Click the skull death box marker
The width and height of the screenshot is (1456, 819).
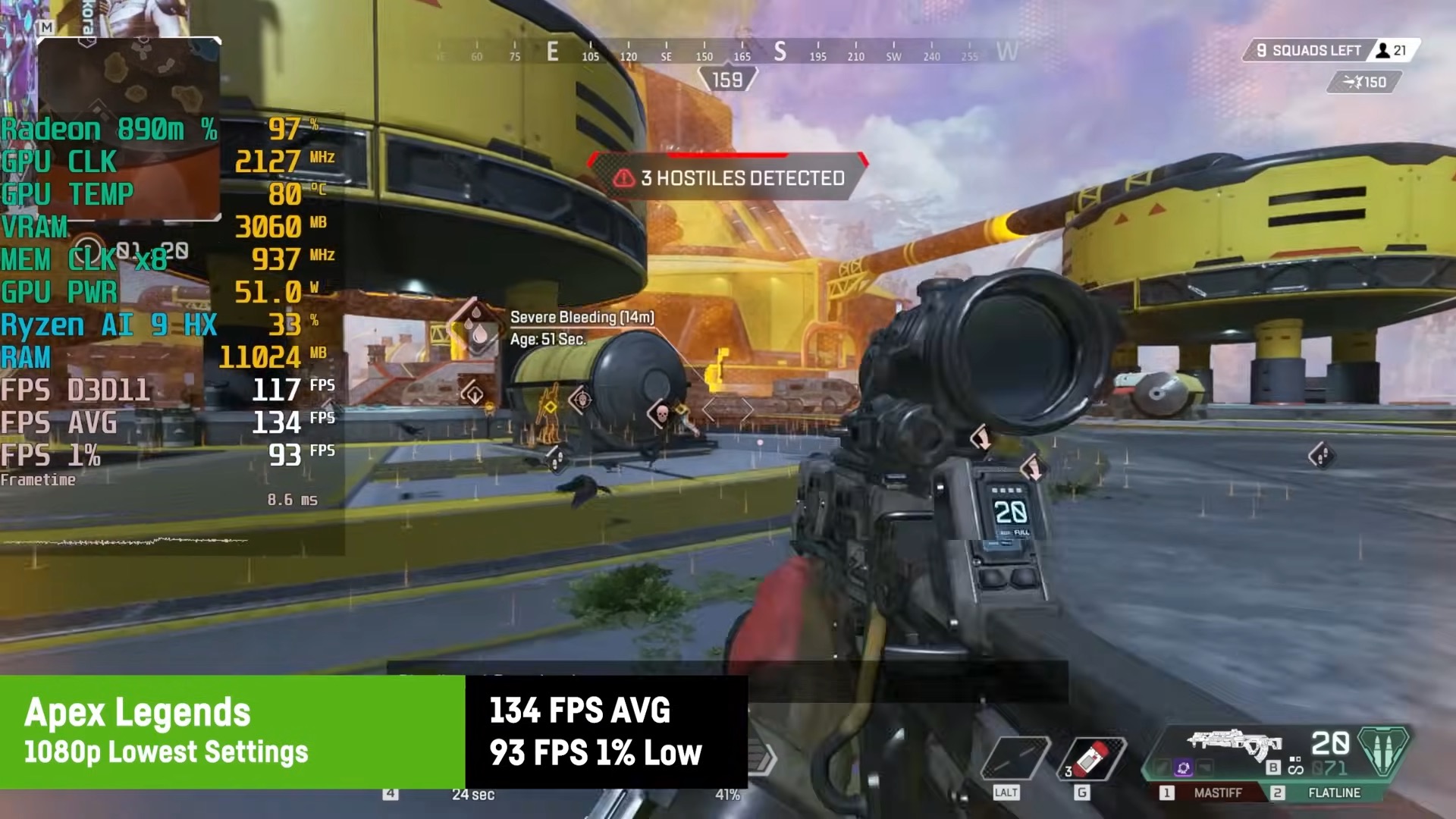pyautogui.click(x=661, y=413)
